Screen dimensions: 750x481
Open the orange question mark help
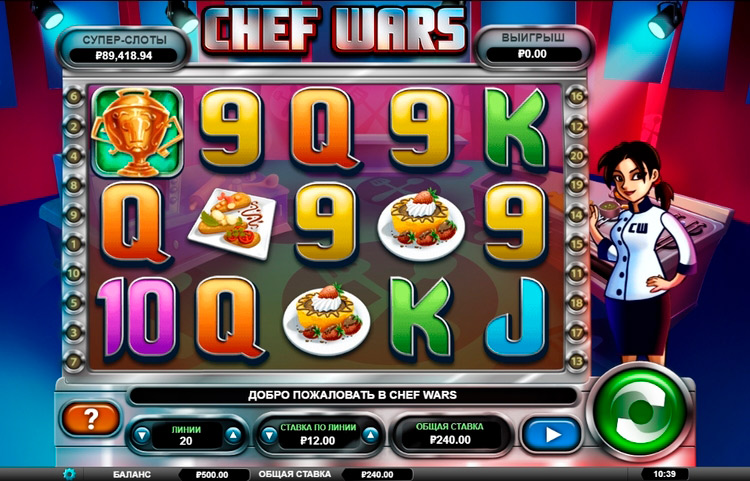(89, 418)
